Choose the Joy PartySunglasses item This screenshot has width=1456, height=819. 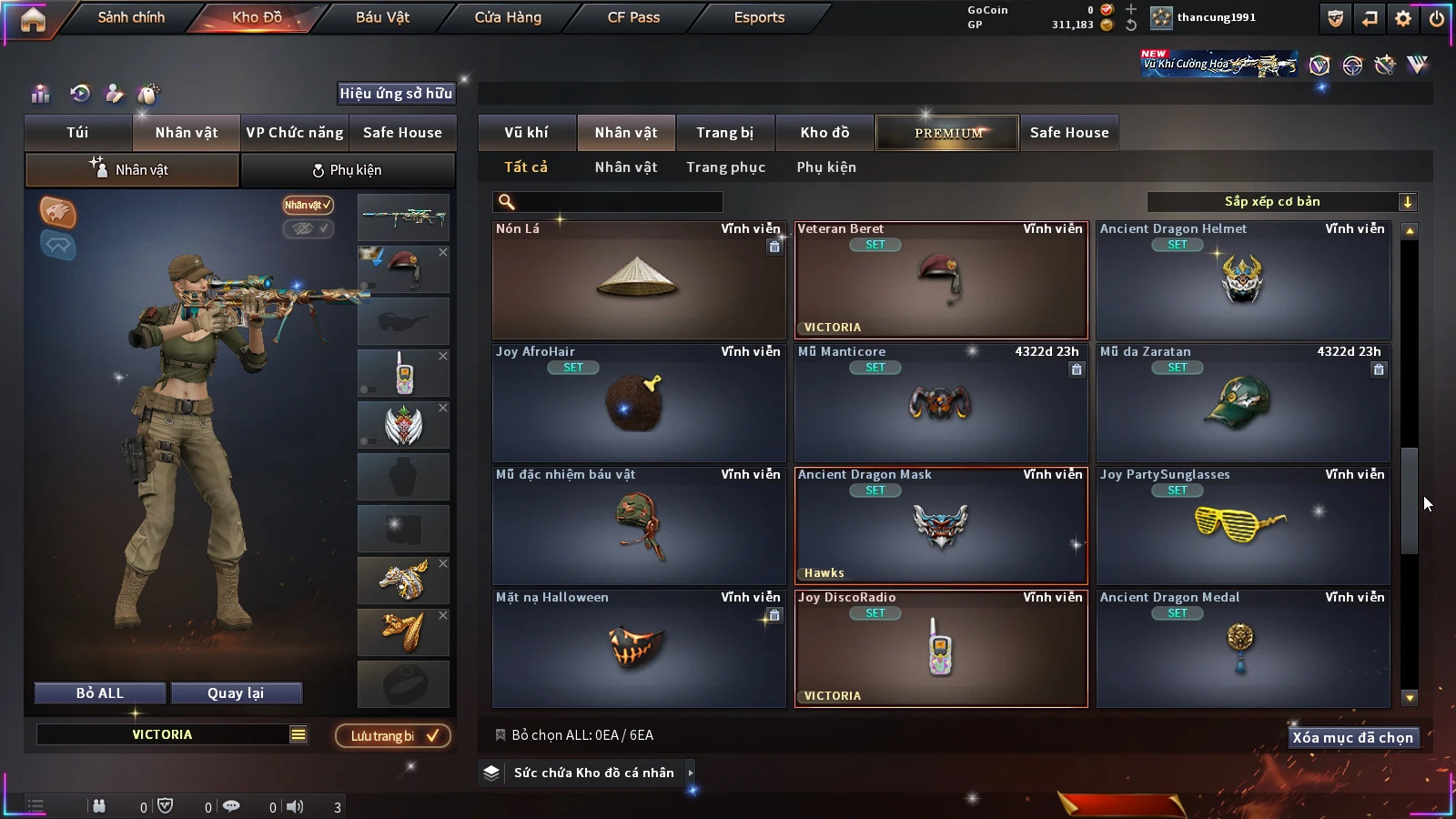1242,526
